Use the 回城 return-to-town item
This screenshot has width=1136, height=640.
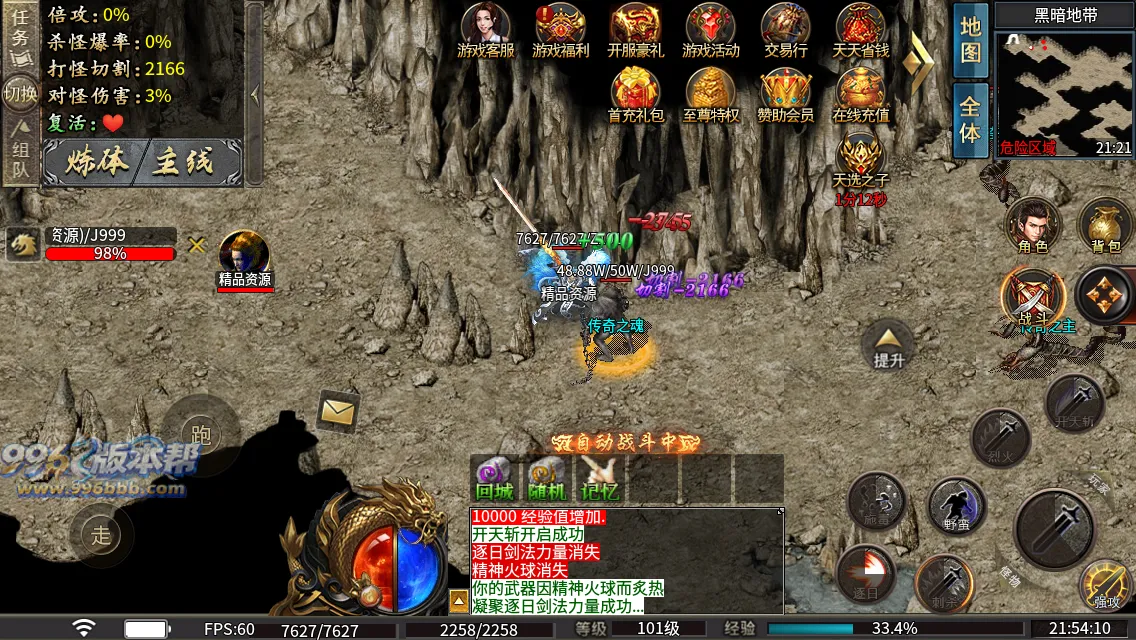494,476
